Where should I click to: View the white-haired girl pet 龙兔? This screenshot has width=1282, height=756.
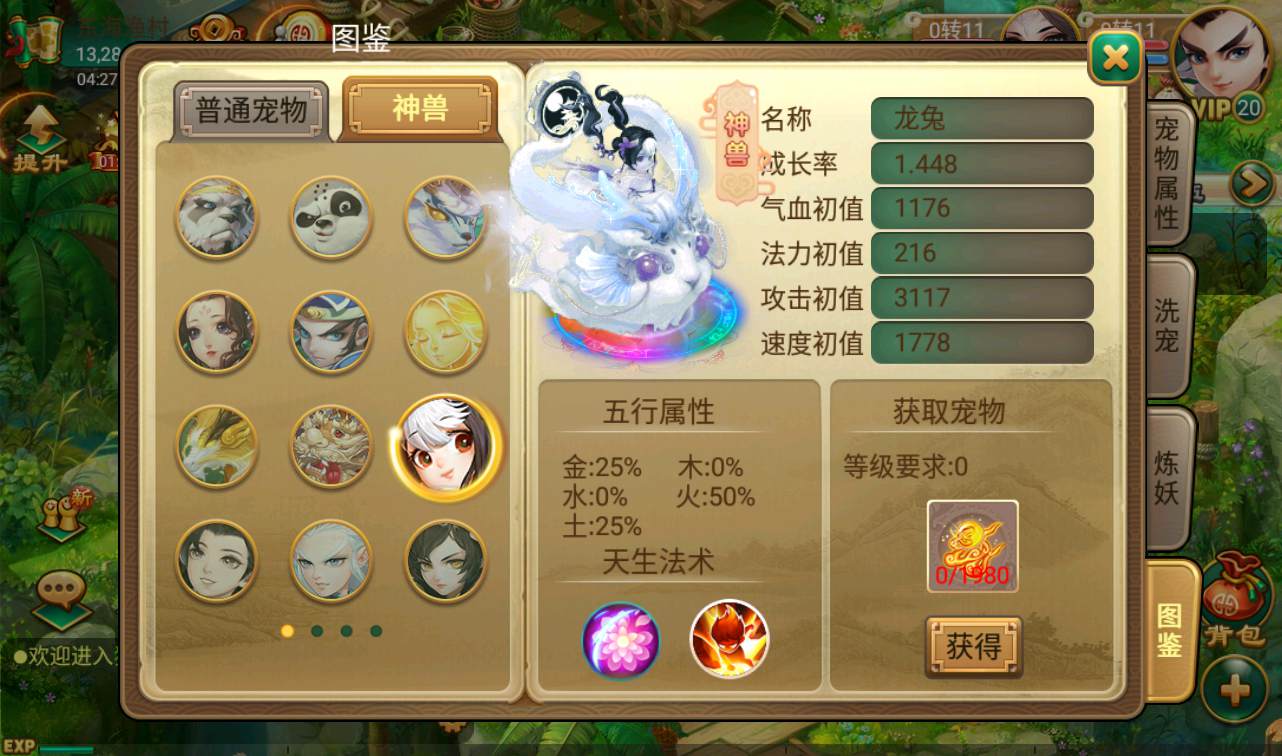(447, 447)
